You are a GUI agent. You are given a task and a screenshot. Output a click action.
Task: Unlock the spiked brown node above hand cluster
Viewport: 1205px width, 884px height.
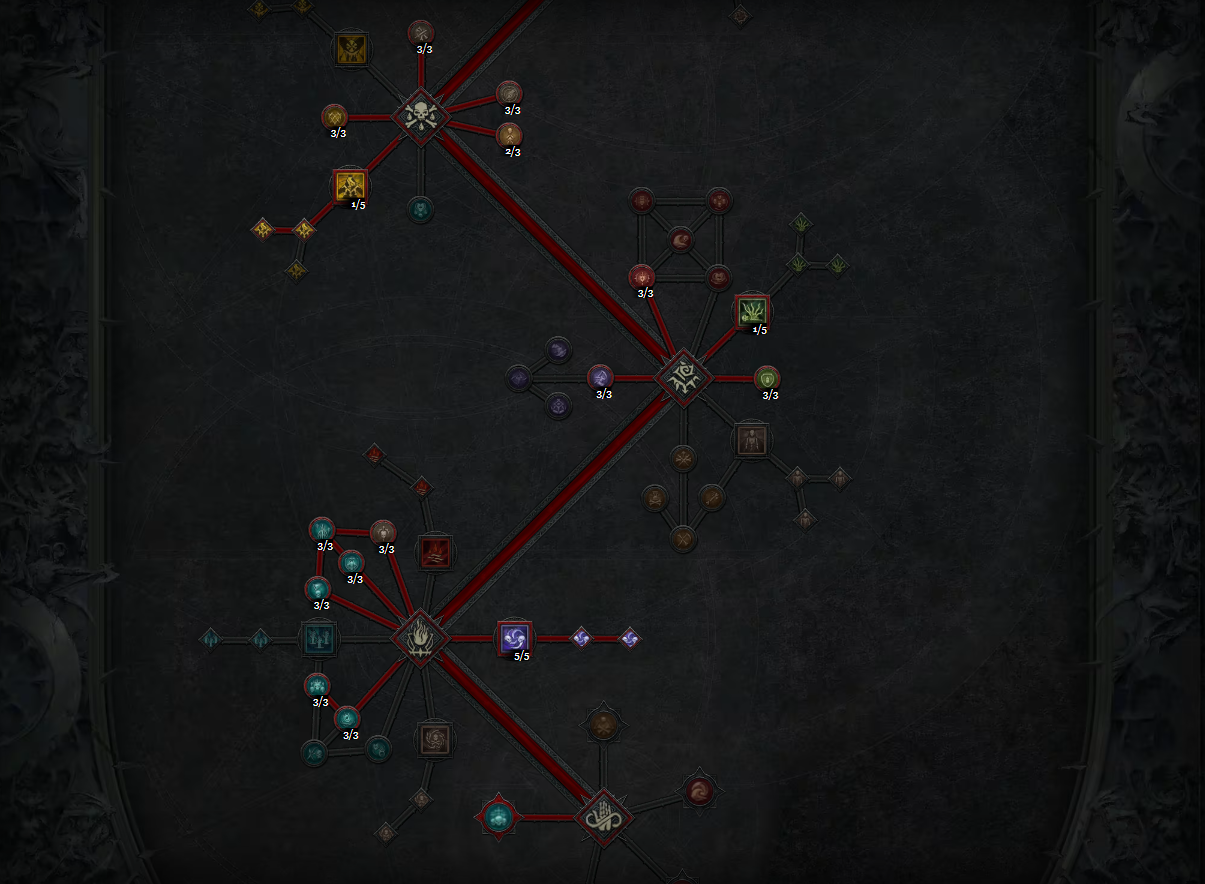[x=602, y=724]
